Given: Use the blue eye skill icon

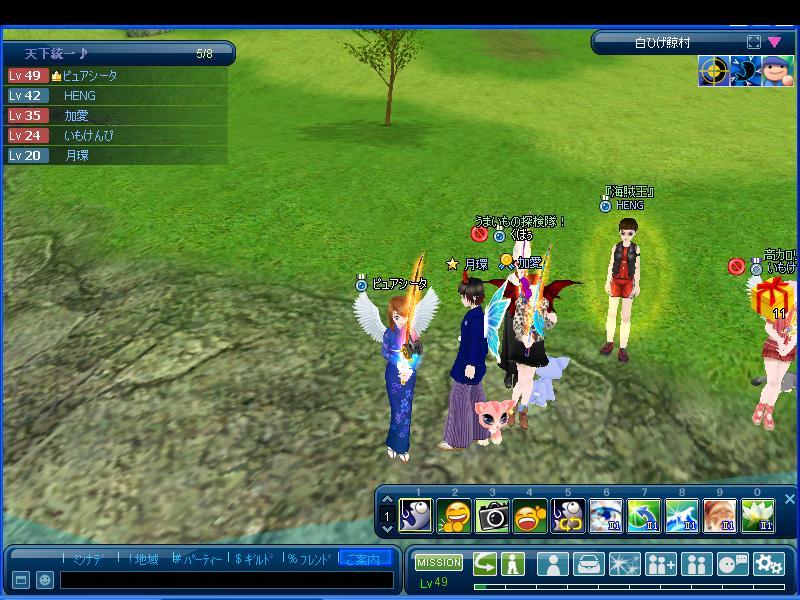Looking at the screenshot, I should (x=606, y=516).
